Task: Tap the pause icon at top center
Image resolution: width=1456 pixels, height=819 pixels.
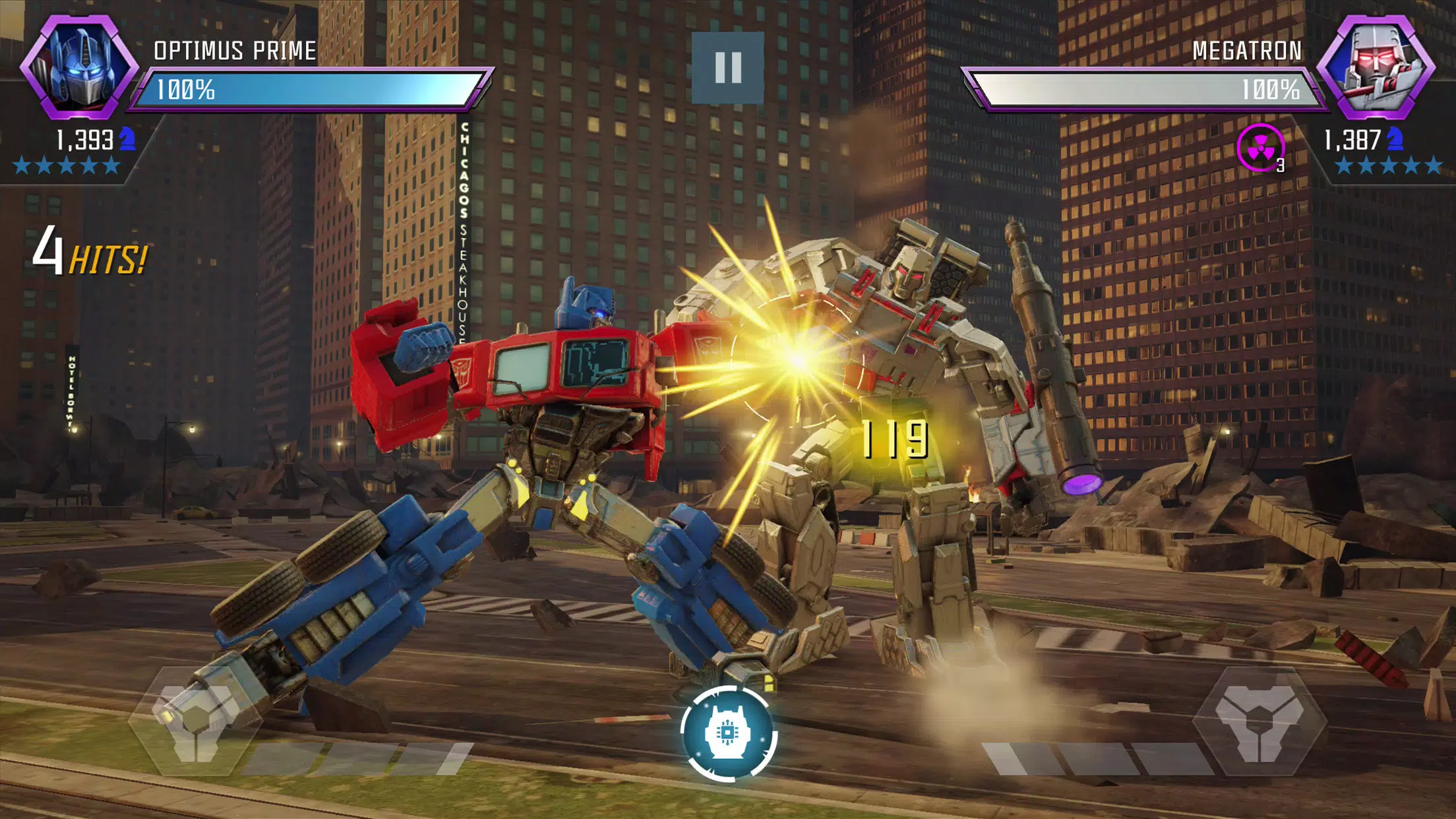Action: pos(728,68)
